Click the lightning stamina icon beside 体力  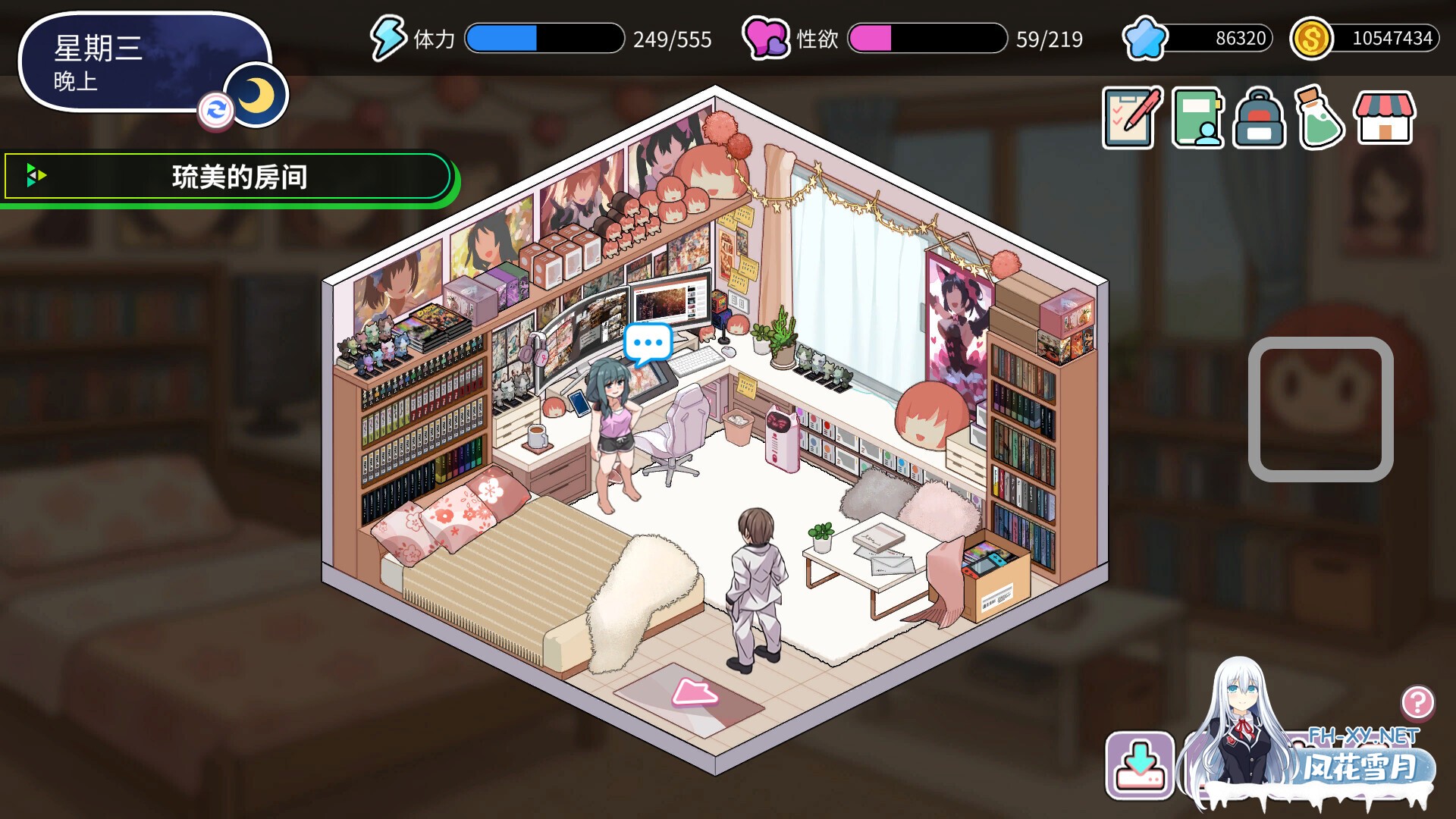(x=387, y=38)
